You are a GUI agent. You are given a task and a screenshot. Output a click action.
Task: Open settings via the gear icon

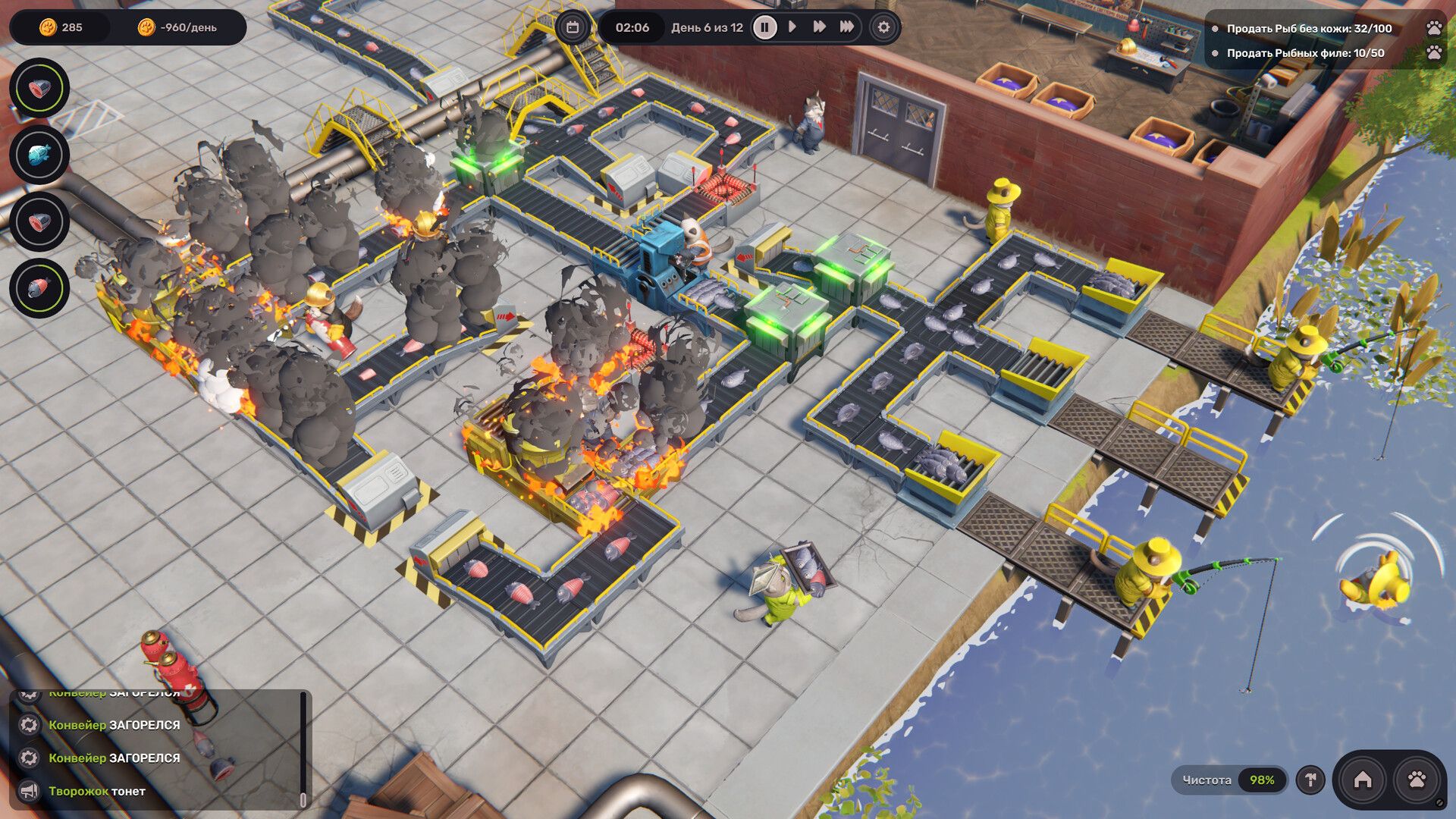click(x=883, y=27)
